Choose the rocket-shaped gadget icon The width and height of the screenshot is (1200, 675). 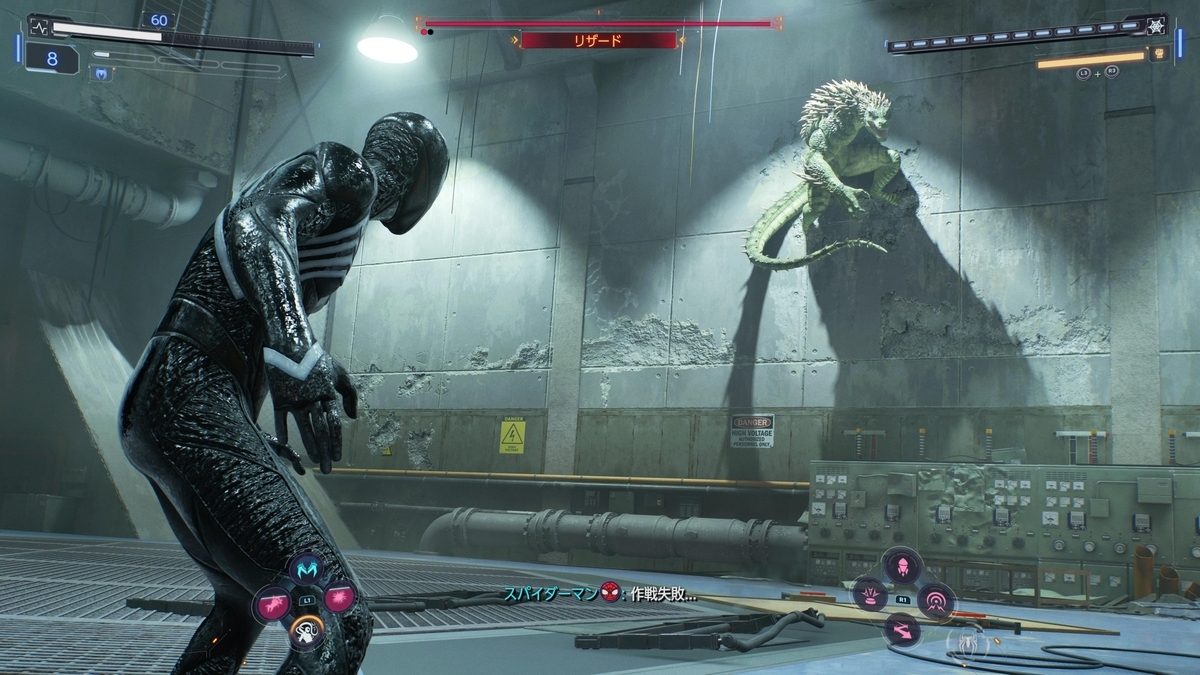pyautogui.click(x=903, y=566)
